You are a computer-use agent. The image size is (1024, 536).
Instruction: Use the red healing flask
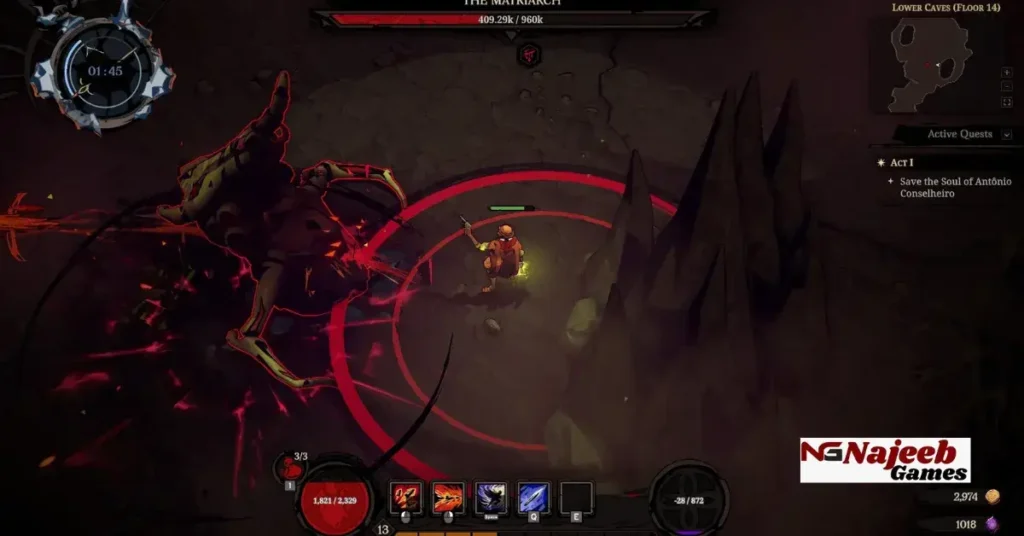point(291,466)
